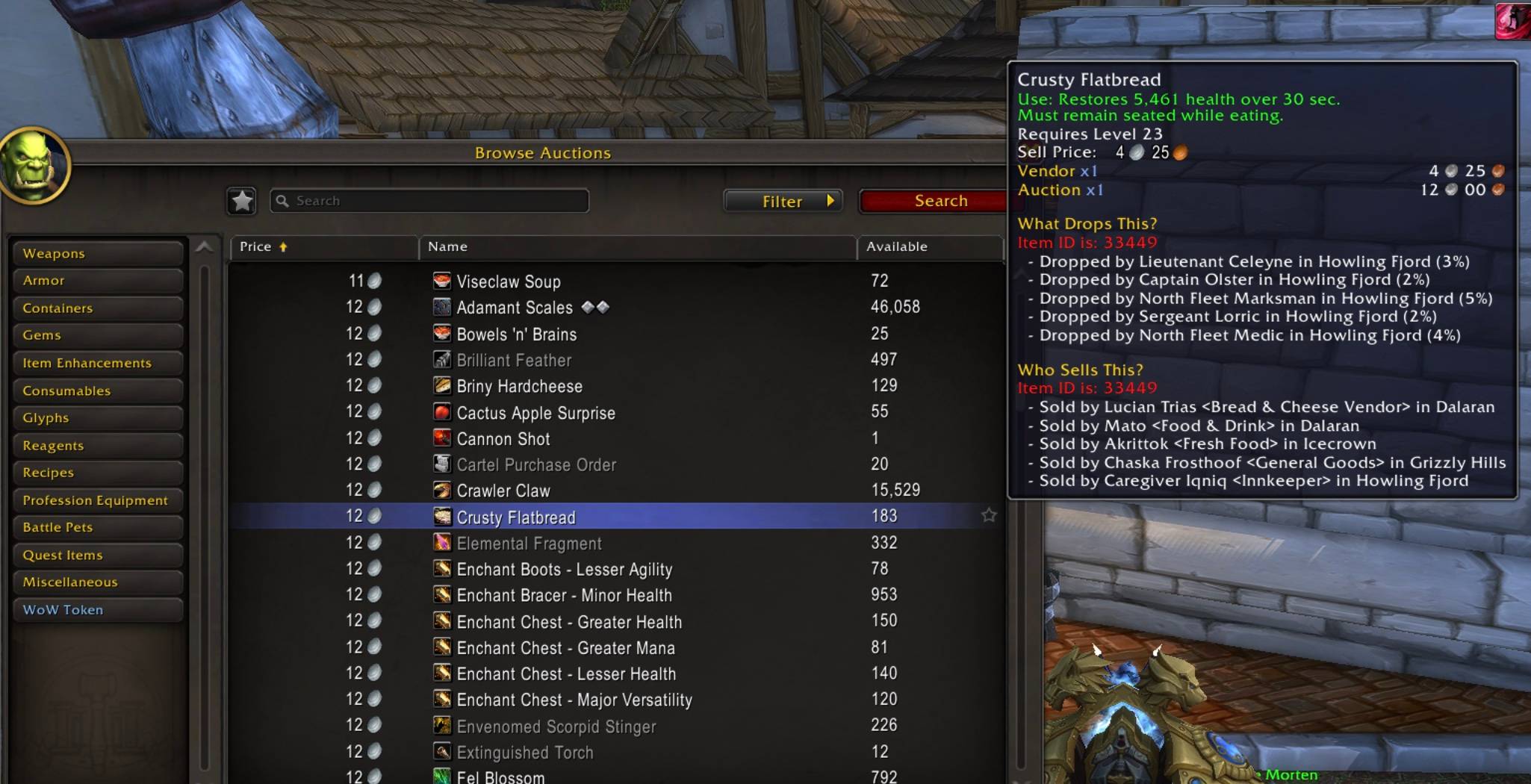Click the Viseclaw Soup food icon
The image size is (1531, 784).
point(441,281)
